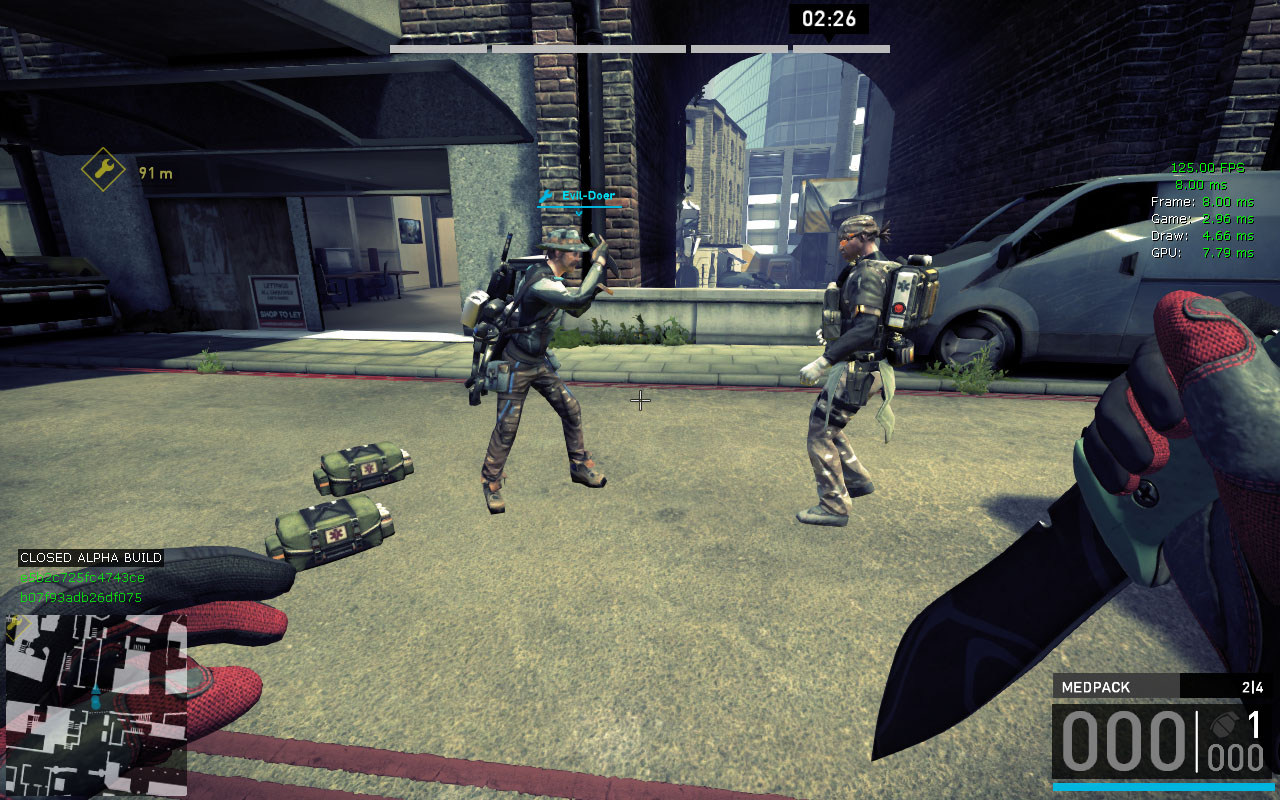
Task: Select the wrench objective marker
Action: (103, 171)
